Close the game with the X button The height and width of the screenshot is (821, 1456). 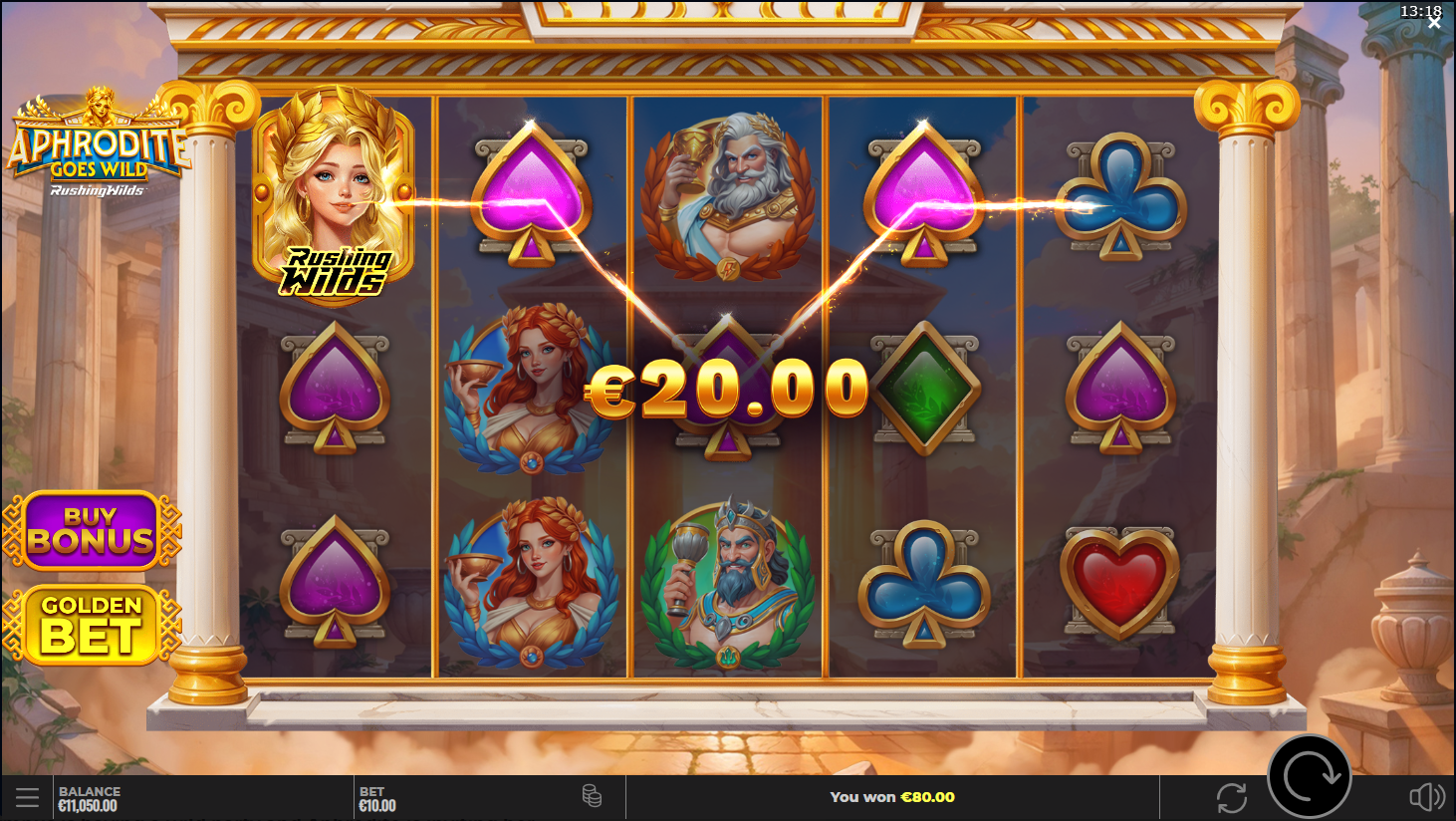point(1434,22)
